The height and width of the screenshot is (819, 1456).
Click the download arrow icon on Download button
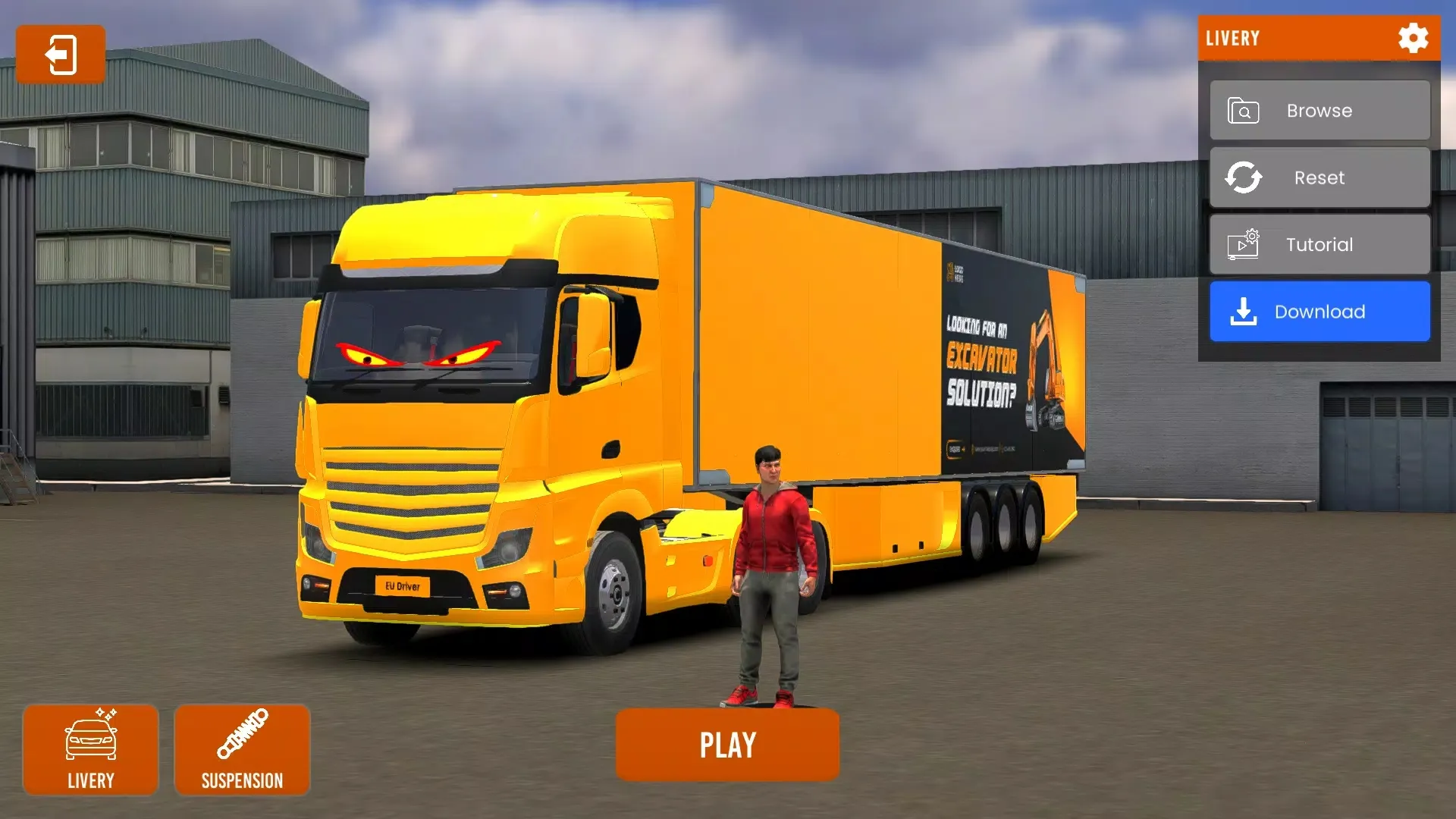tap(1244, 311)
